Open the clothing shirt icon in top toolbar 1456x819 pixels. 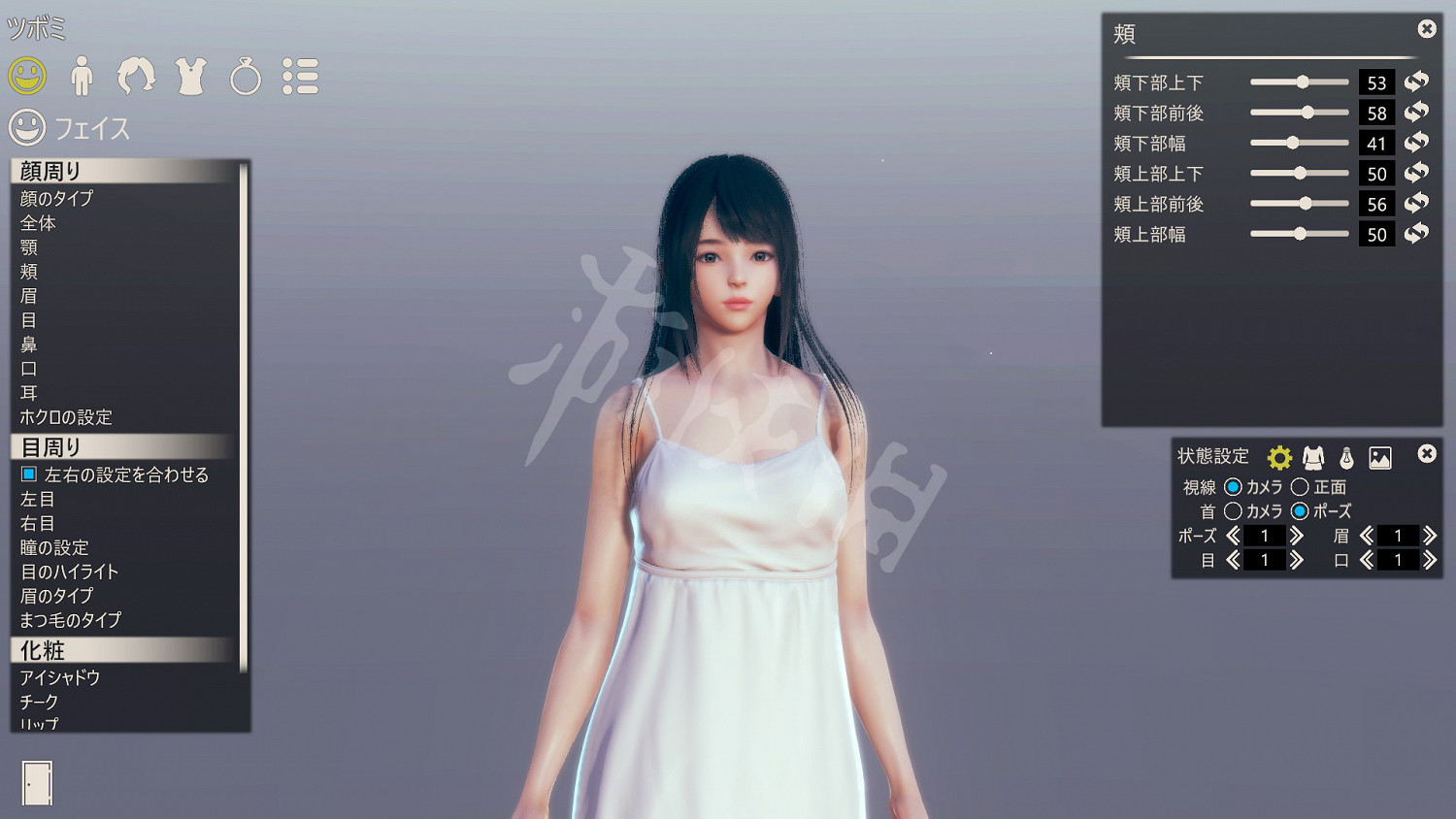tap(191, 77)
